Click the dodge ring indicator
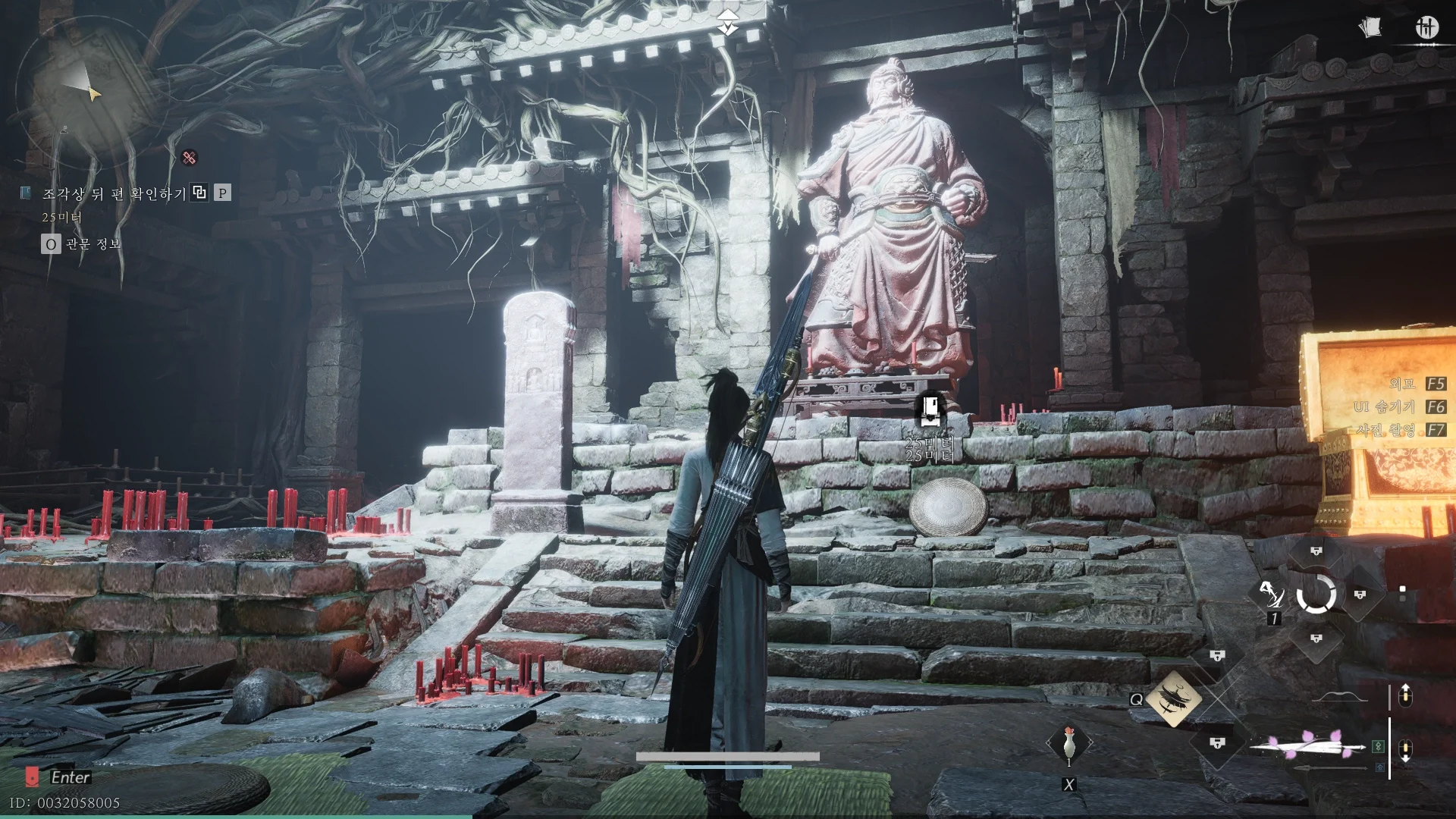The width and height of the screenshot is (1456, 819). [1316, 594]
